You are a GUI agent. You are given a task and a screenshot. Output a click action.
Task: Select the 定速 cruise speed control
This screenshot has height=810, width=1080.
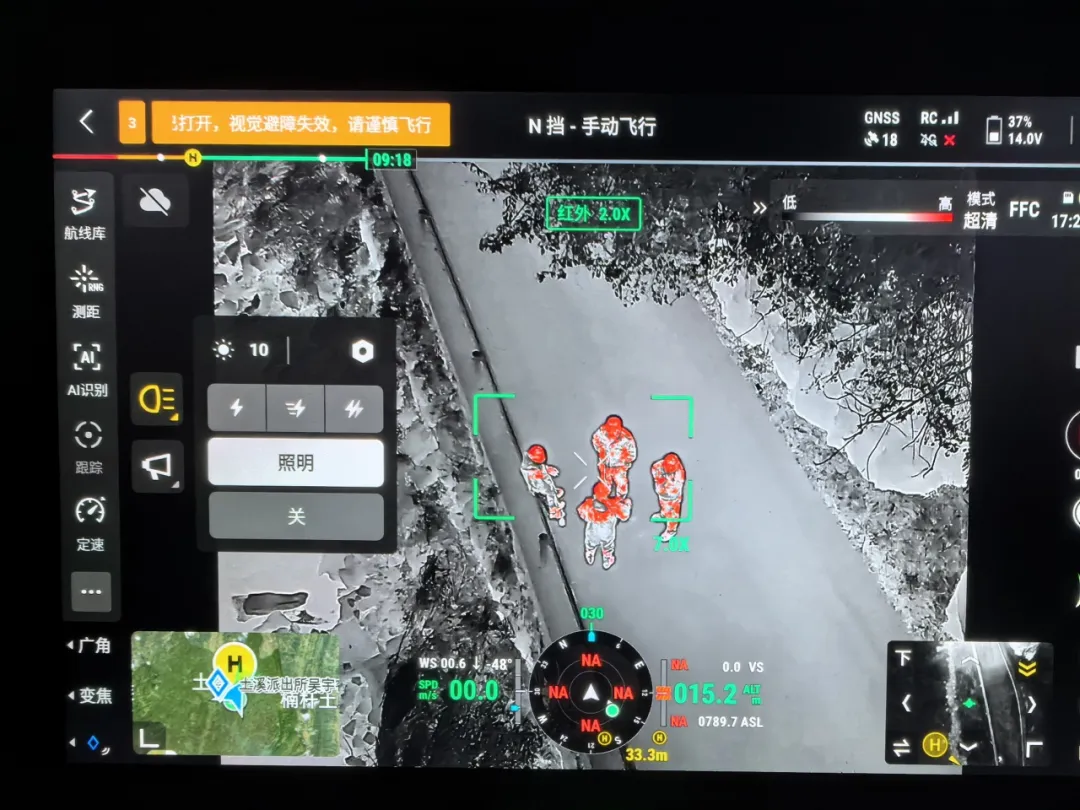(90, 522)
